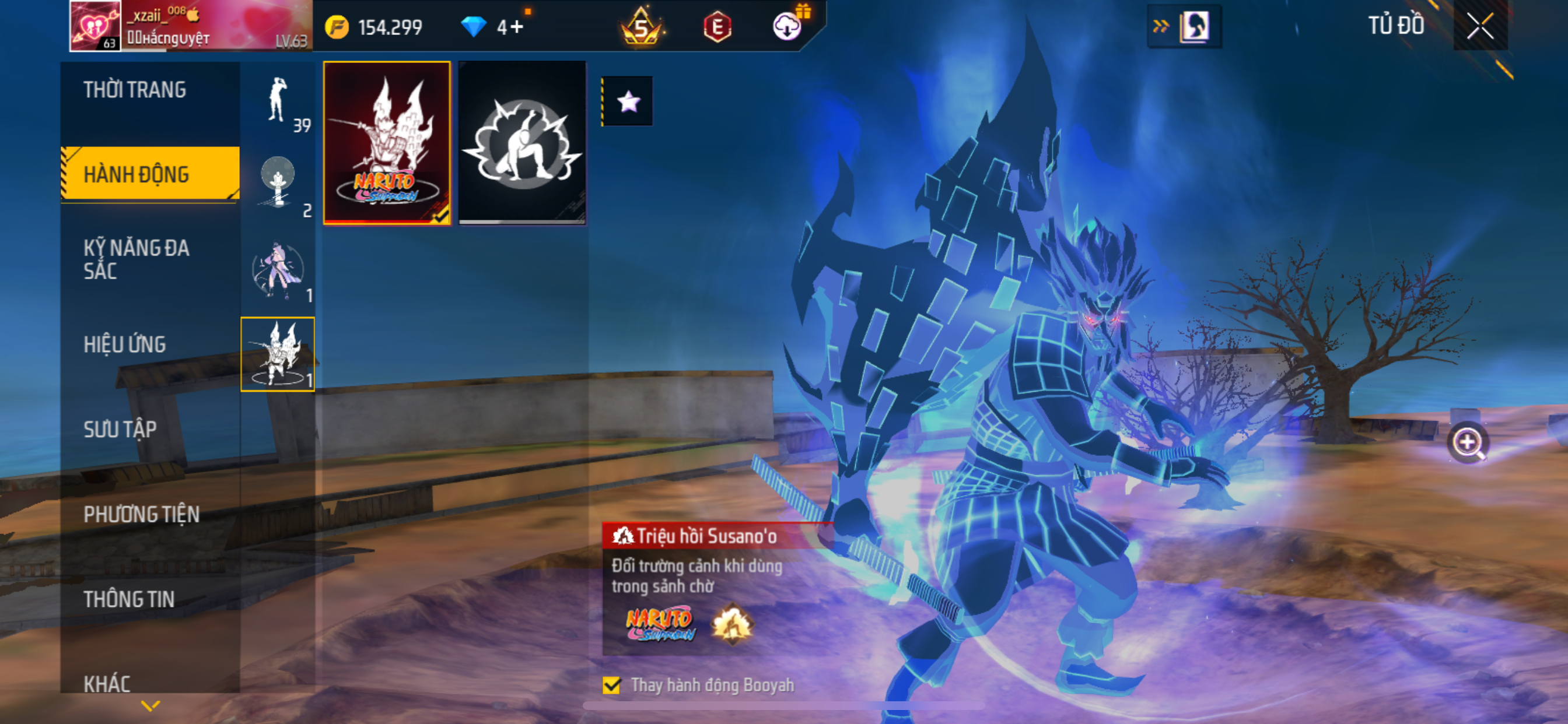
Task: Open the player profile avatar
Action: pos(95,26)
